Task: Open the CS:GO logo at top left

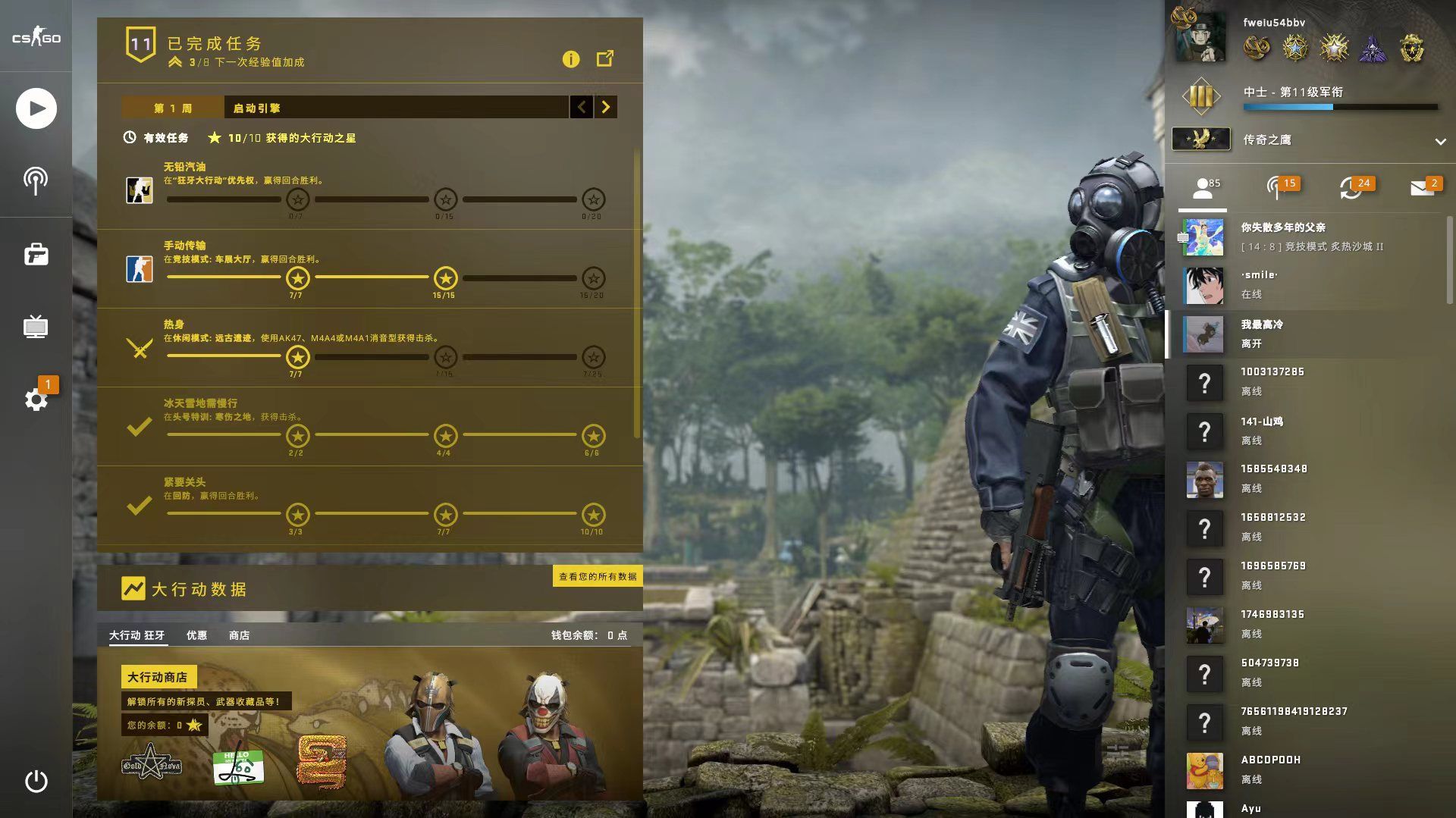Action: 36,36
